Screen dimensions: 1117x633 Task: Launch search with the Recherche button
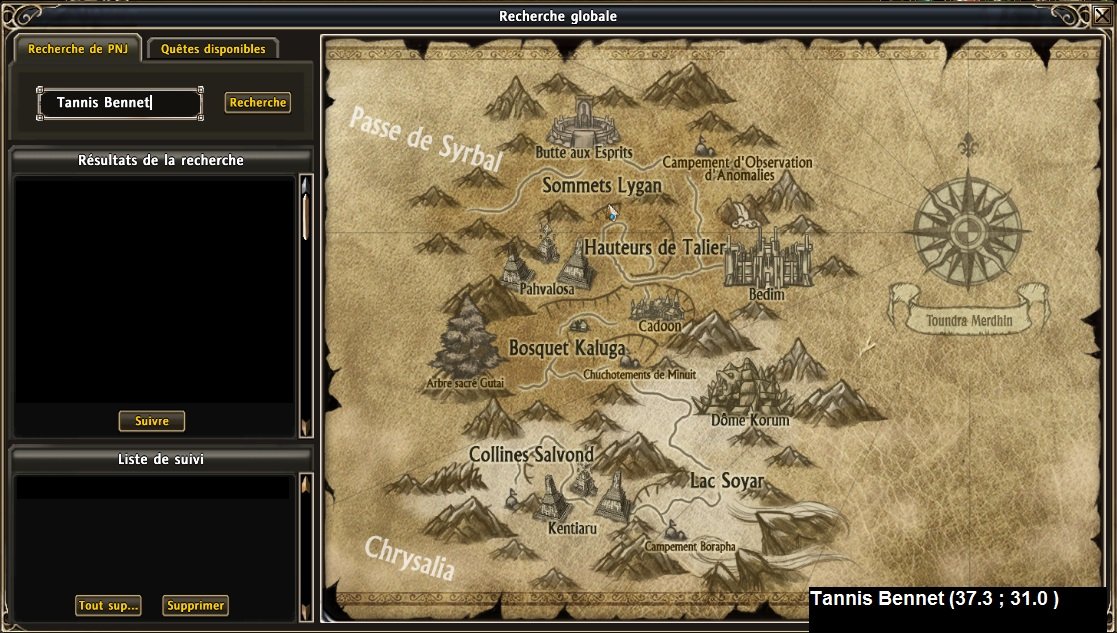coord(257,102)
